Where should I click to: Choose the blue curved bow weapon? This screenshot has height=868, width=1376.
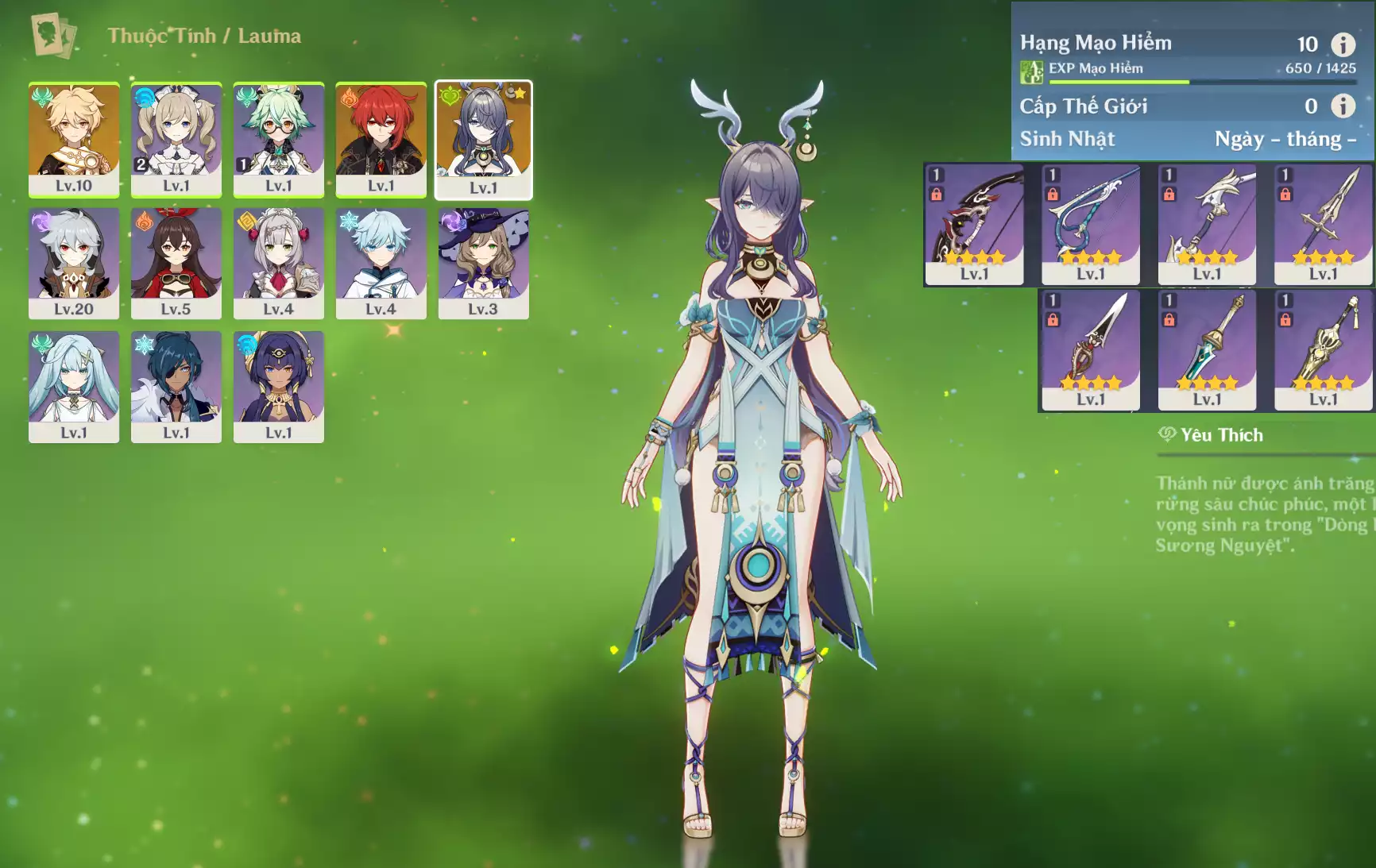coord(1091,224)
